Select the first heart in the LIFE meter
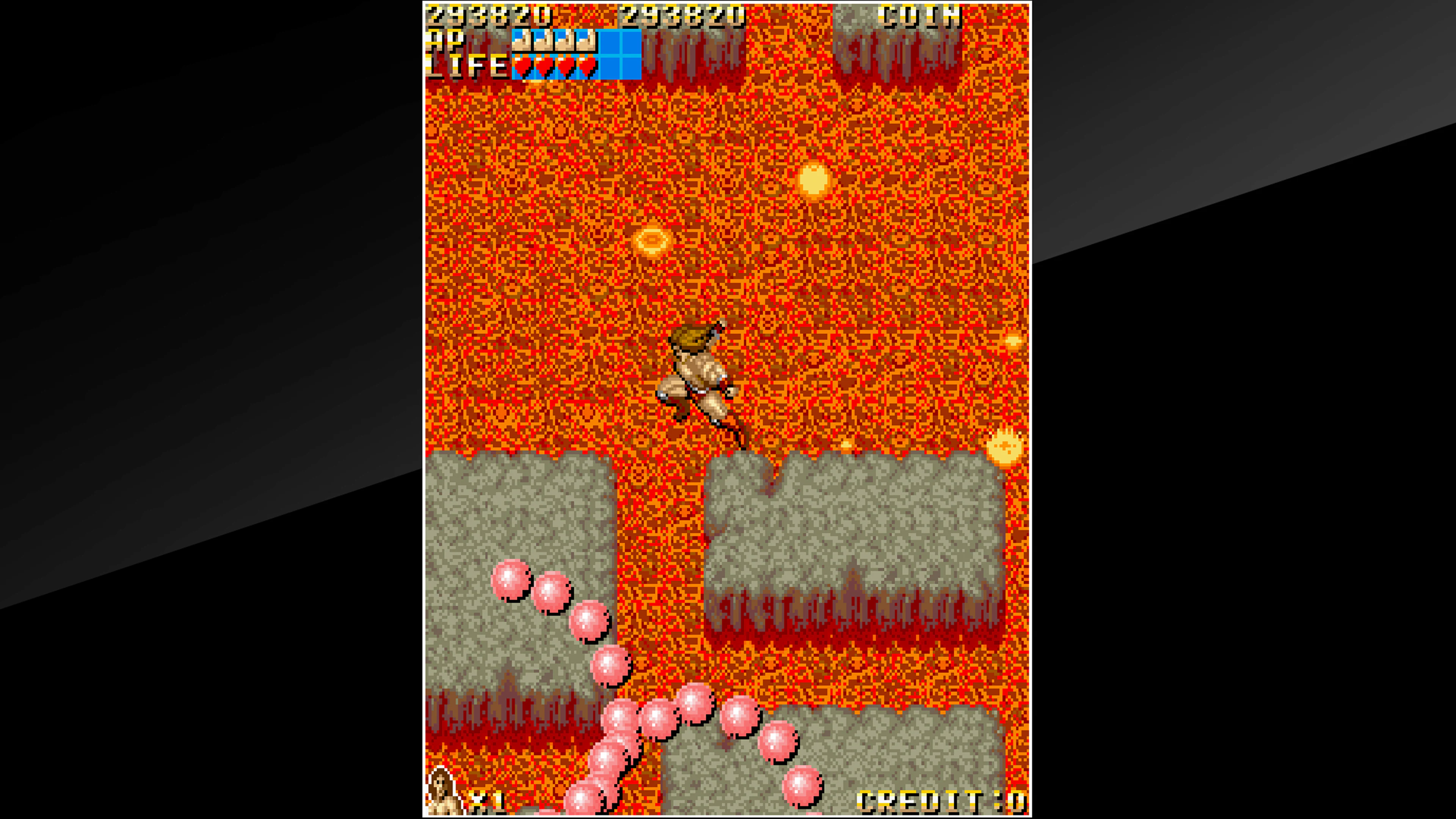This screenshot has width=1456, height=819. (523, 68)
